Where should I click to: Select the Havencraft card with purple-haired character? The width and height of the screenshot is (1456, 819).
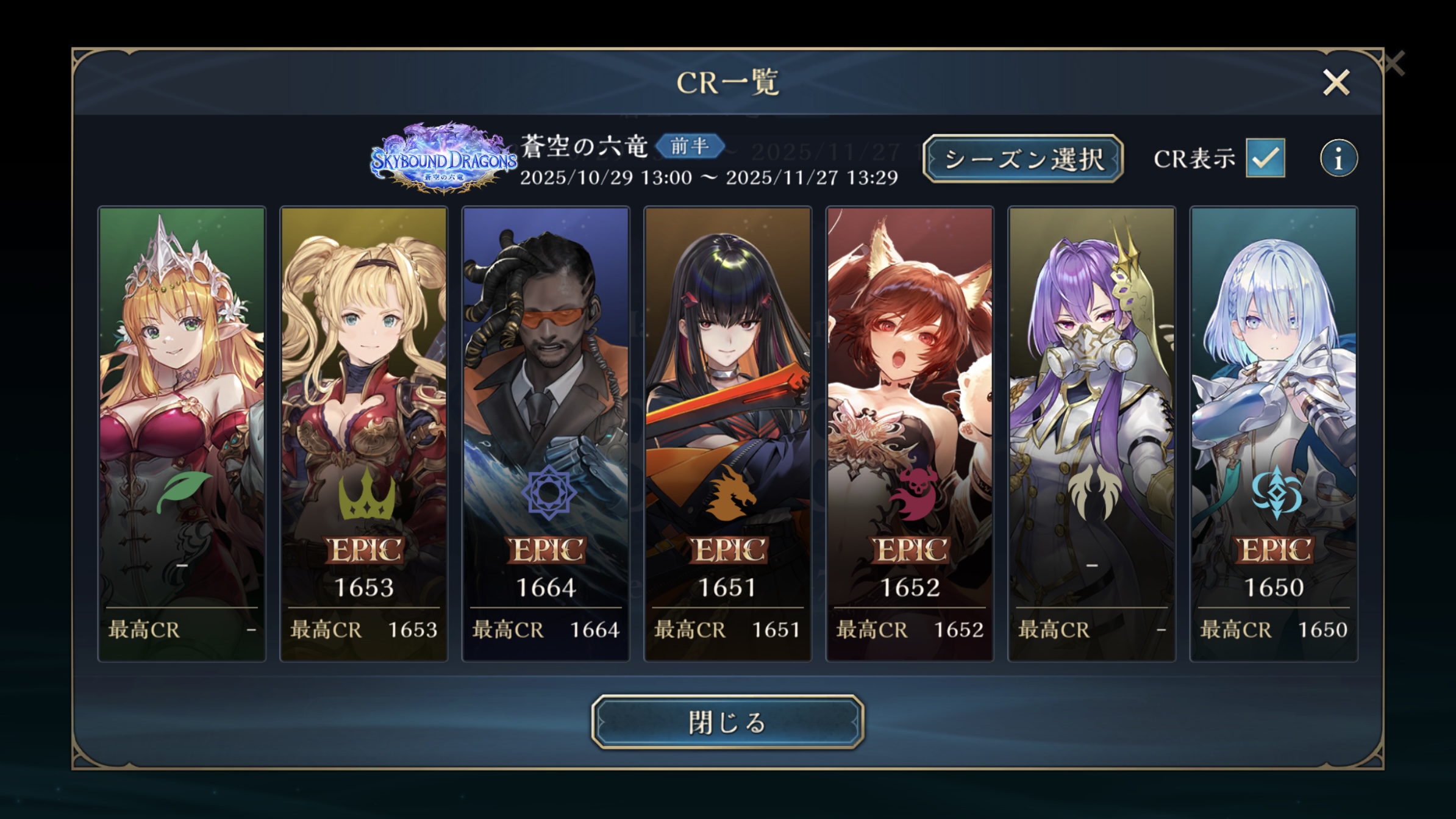click(x=1091, y=434)
